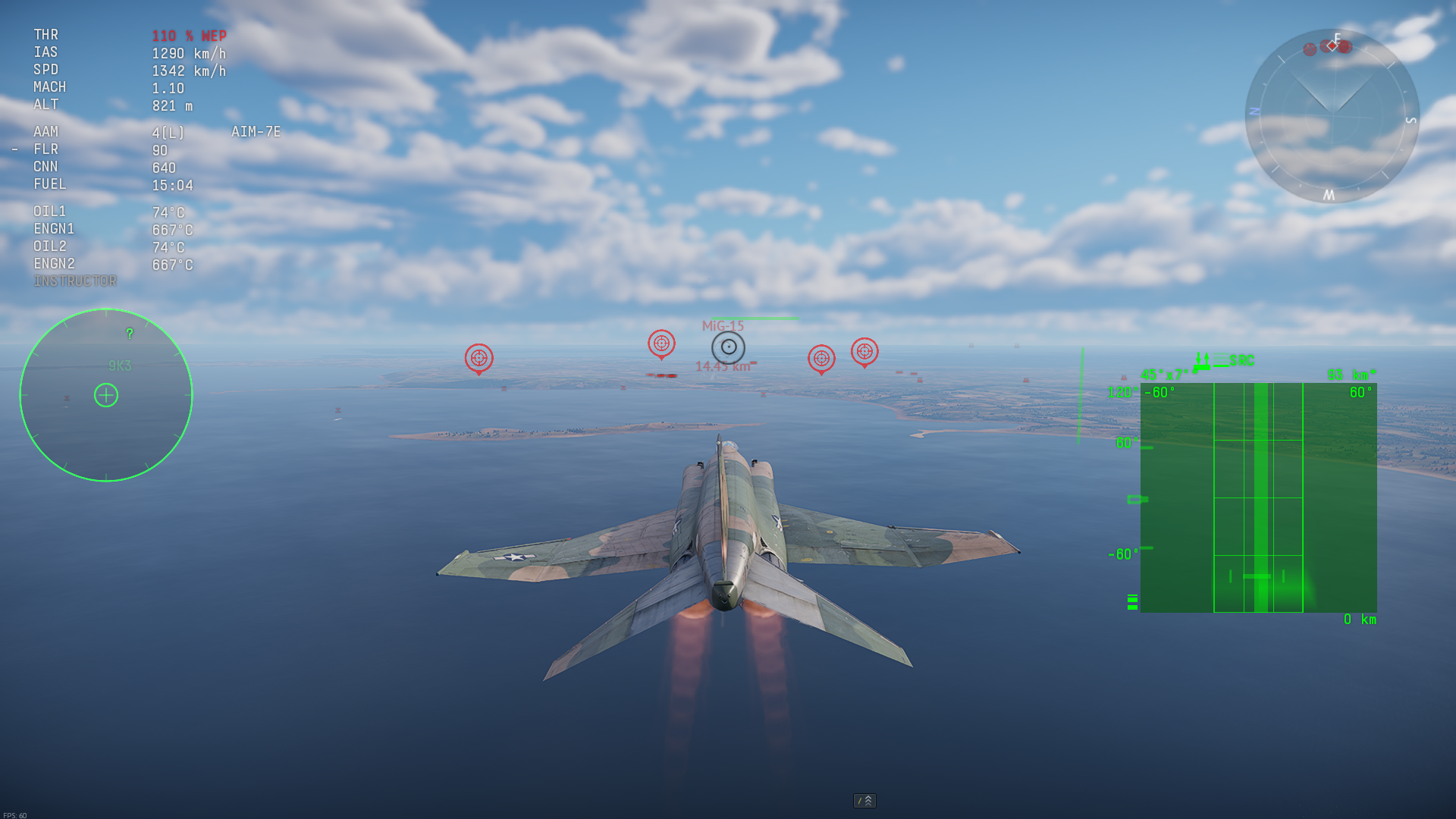The height and width of the screenshot is (819, 1456).
Task: Click the circular compass minimap
Action: click(1332, 115)
